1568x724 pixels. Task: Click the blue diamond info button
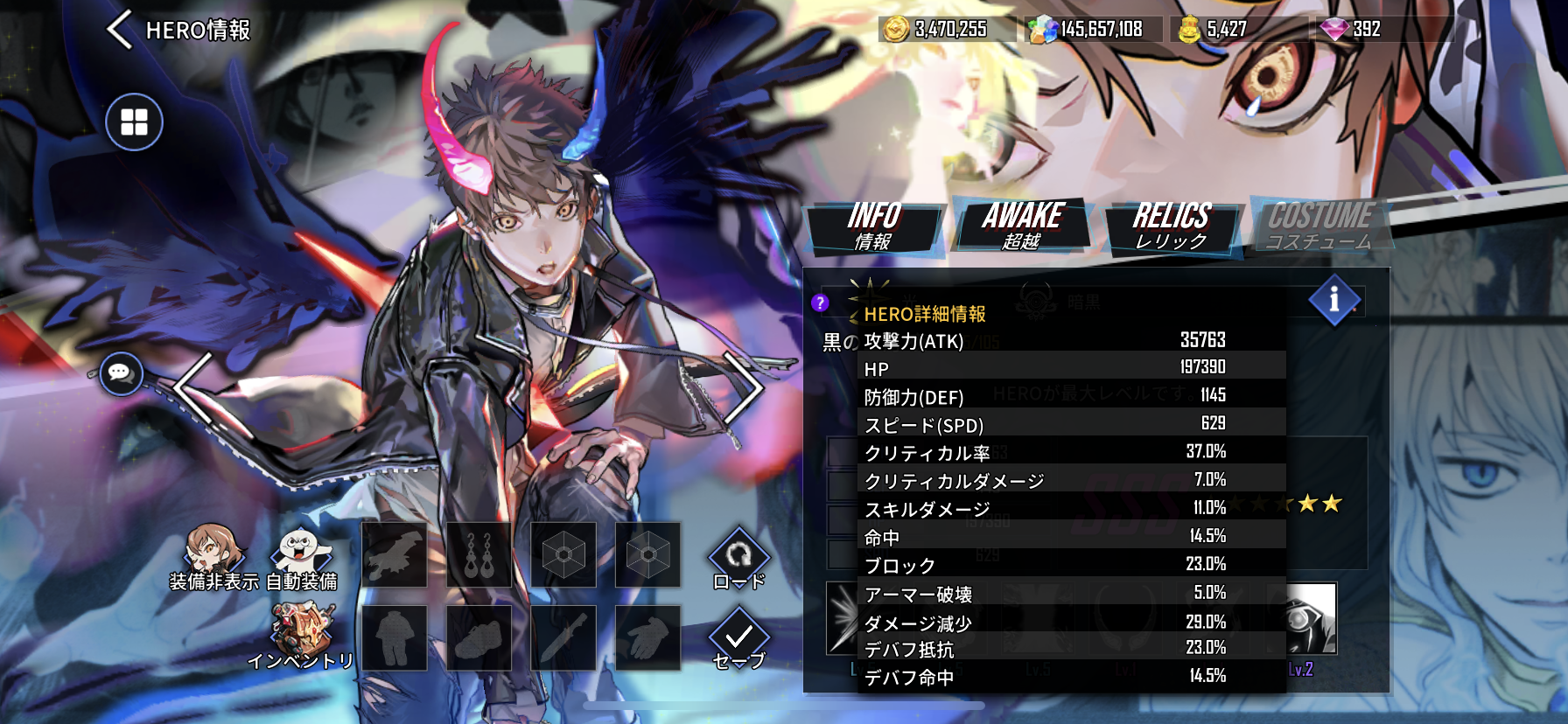tap(1333, 300)
